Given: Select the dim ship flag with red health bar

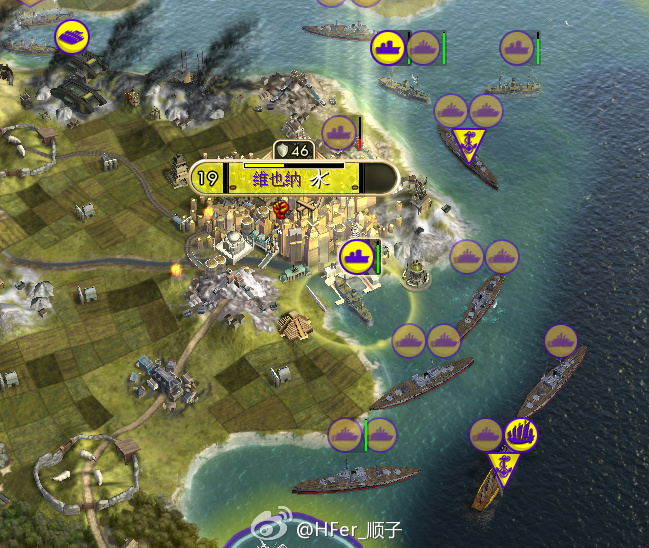Looking at the screenshot, I should [339, 132].
